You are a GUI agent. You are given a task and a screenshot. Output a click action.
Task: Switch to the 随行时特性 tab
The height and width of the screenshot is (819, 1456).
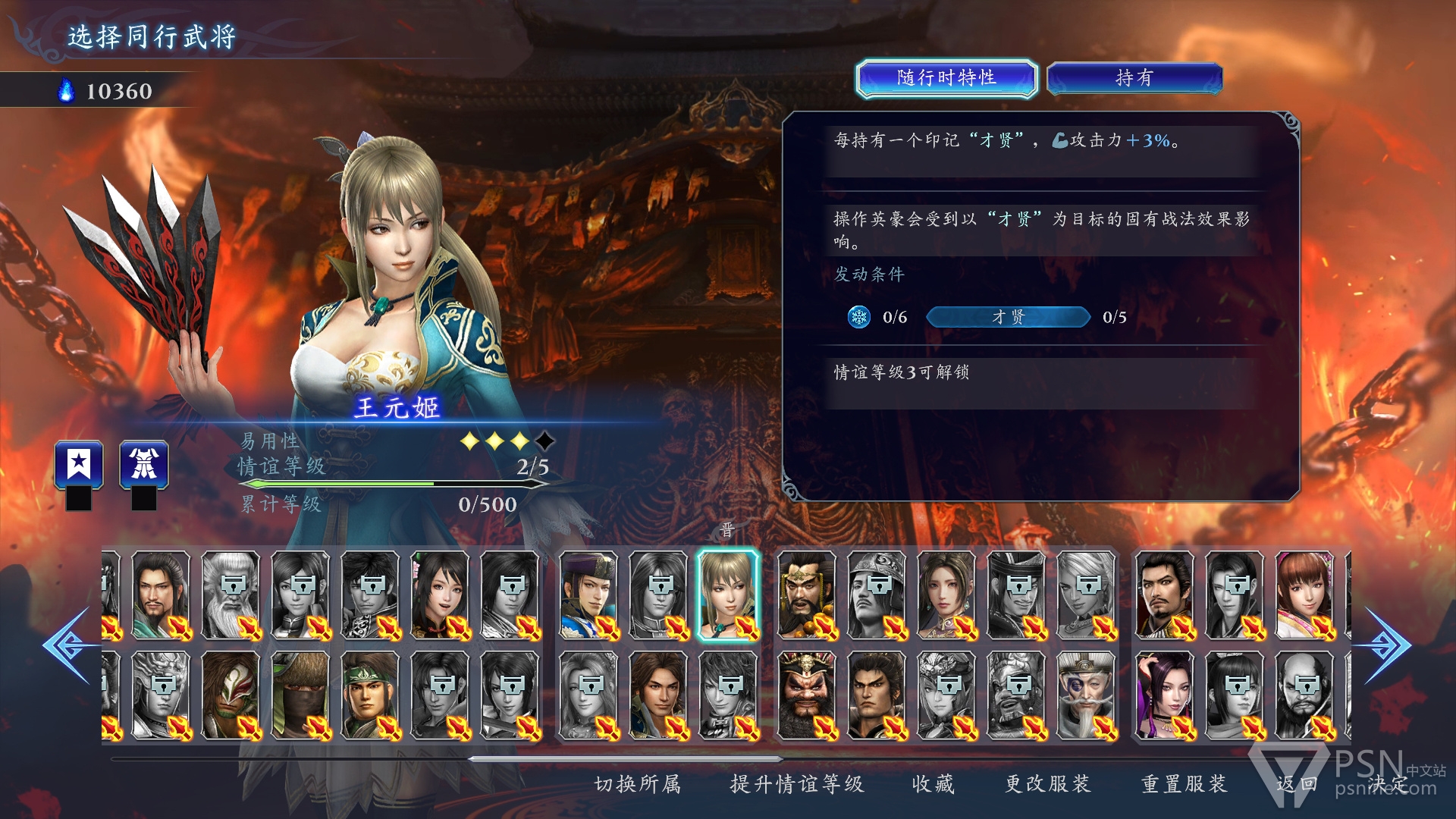click(x=946, y=78)
